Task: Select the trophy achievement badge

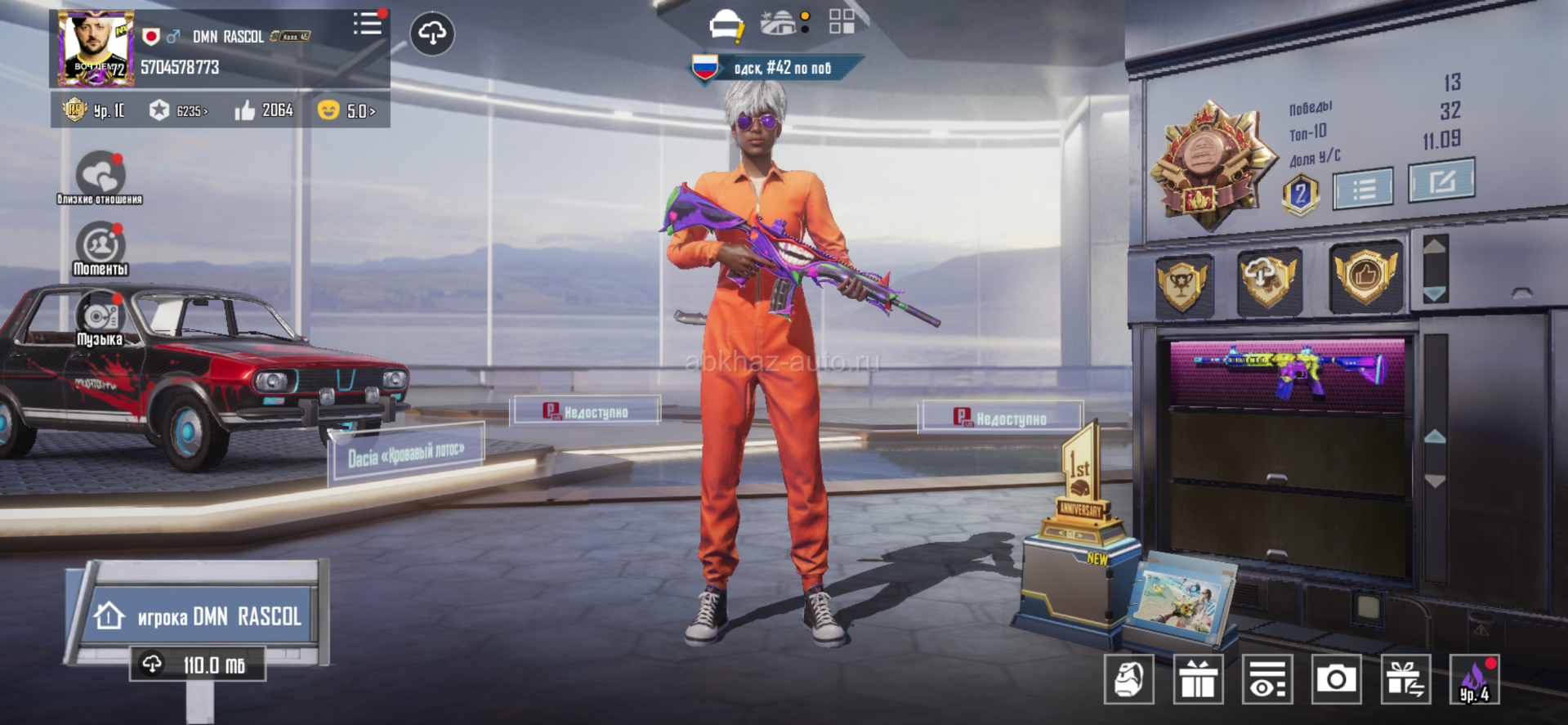Action: click(1183, 284)
